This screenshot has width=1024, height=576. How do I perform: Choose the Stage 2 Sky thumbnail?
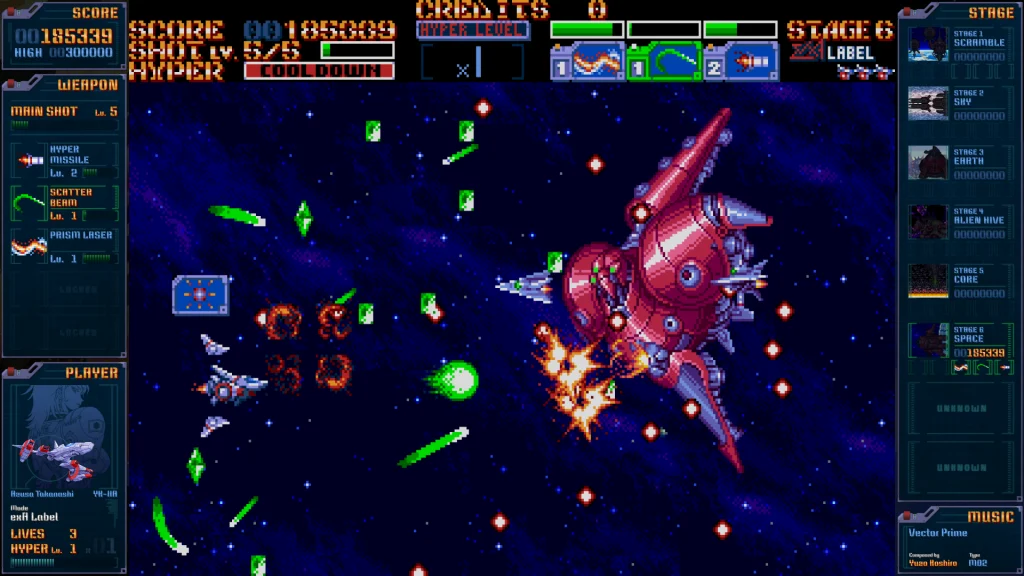928,104
